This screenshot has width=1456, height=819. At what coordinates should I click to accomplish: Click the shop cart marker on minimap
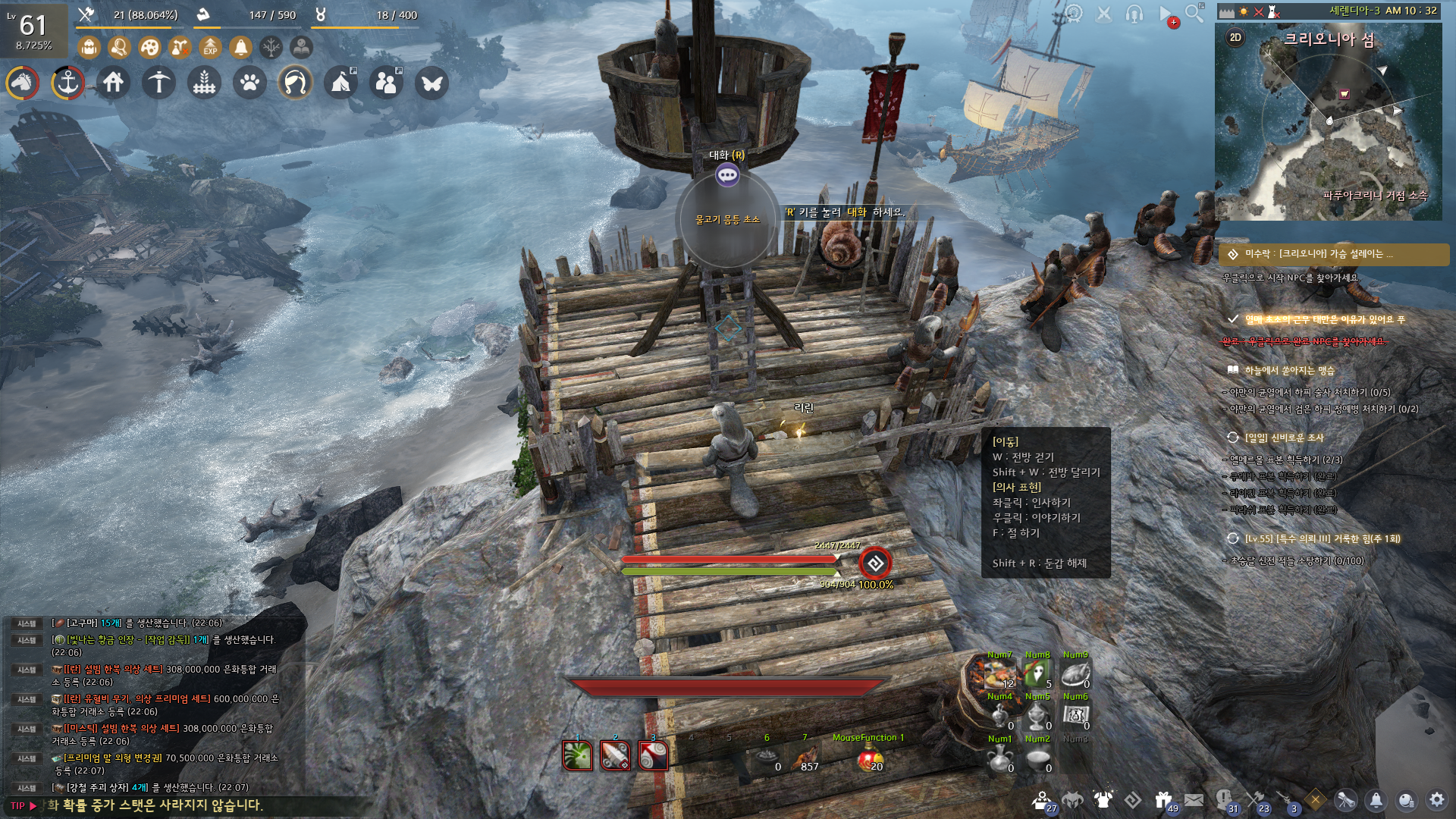1345,94
